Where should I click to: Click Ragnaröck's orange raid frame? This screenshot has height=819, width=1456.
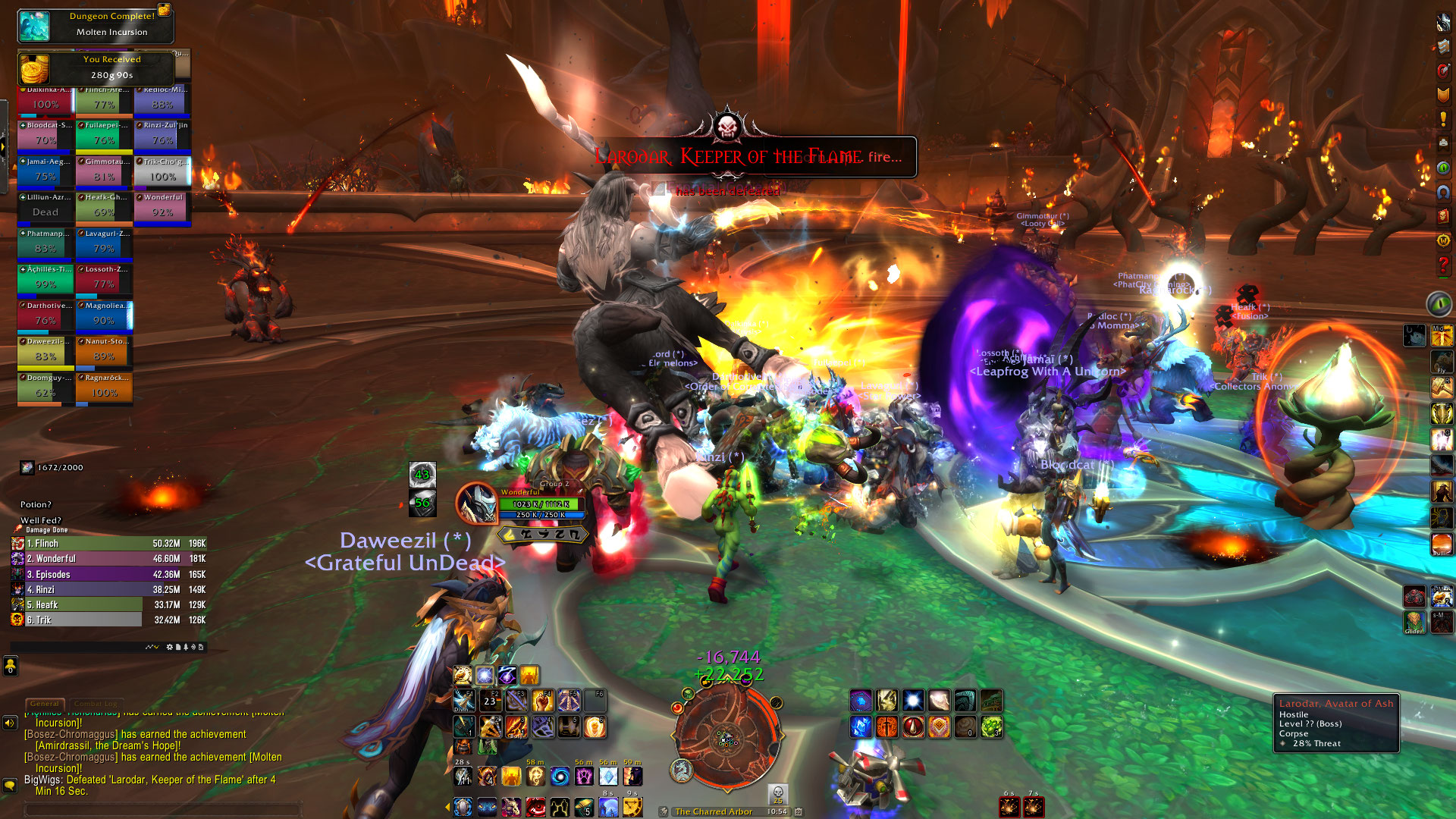pyautogui.click(x=104, y=388)
